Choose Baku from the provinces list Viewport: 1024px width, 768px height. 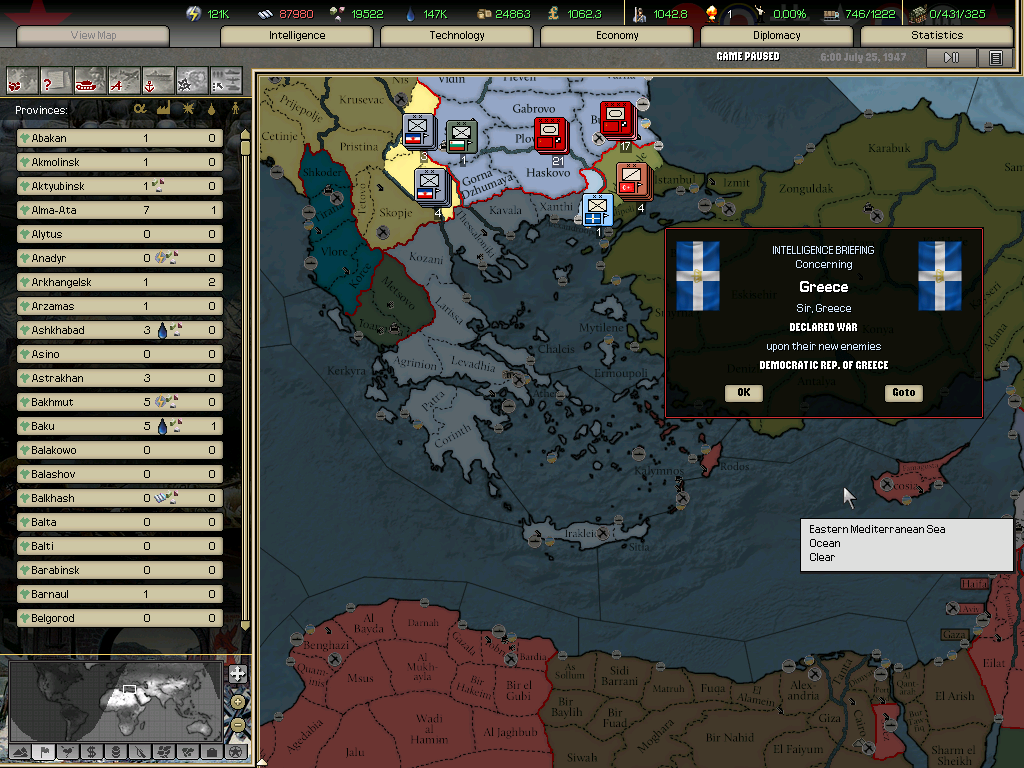(120, 426)
